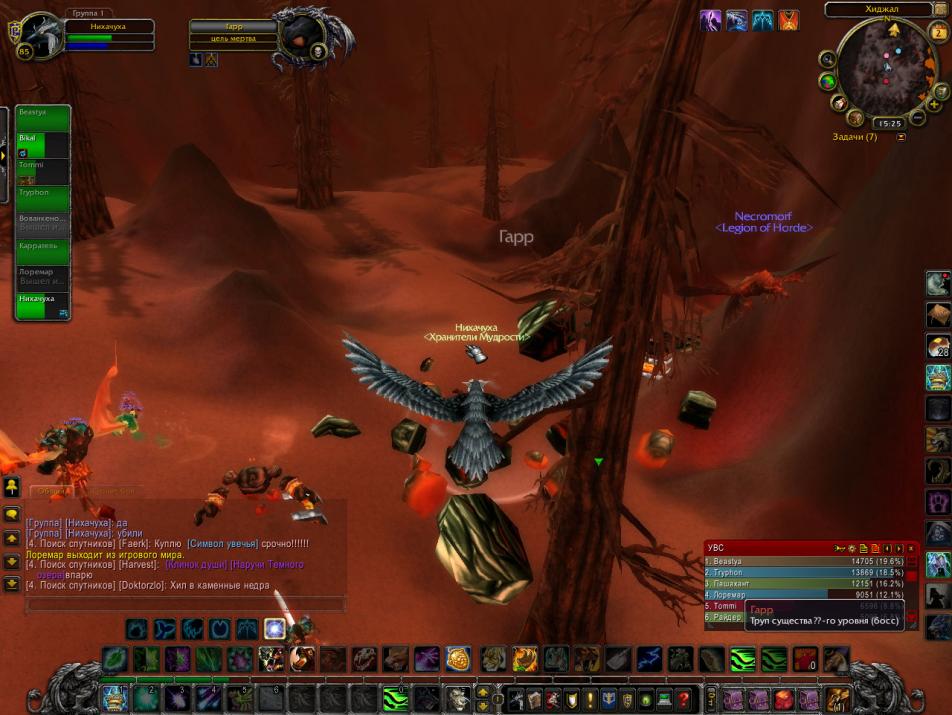Click the chat input box
The height and width of the screenshot is (715, 952).
[185, 604]
